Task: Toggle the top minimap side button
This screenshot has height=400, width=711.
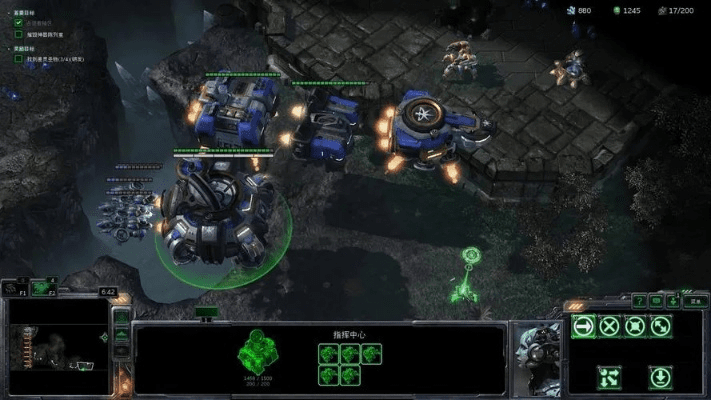Action: point(121,317)
